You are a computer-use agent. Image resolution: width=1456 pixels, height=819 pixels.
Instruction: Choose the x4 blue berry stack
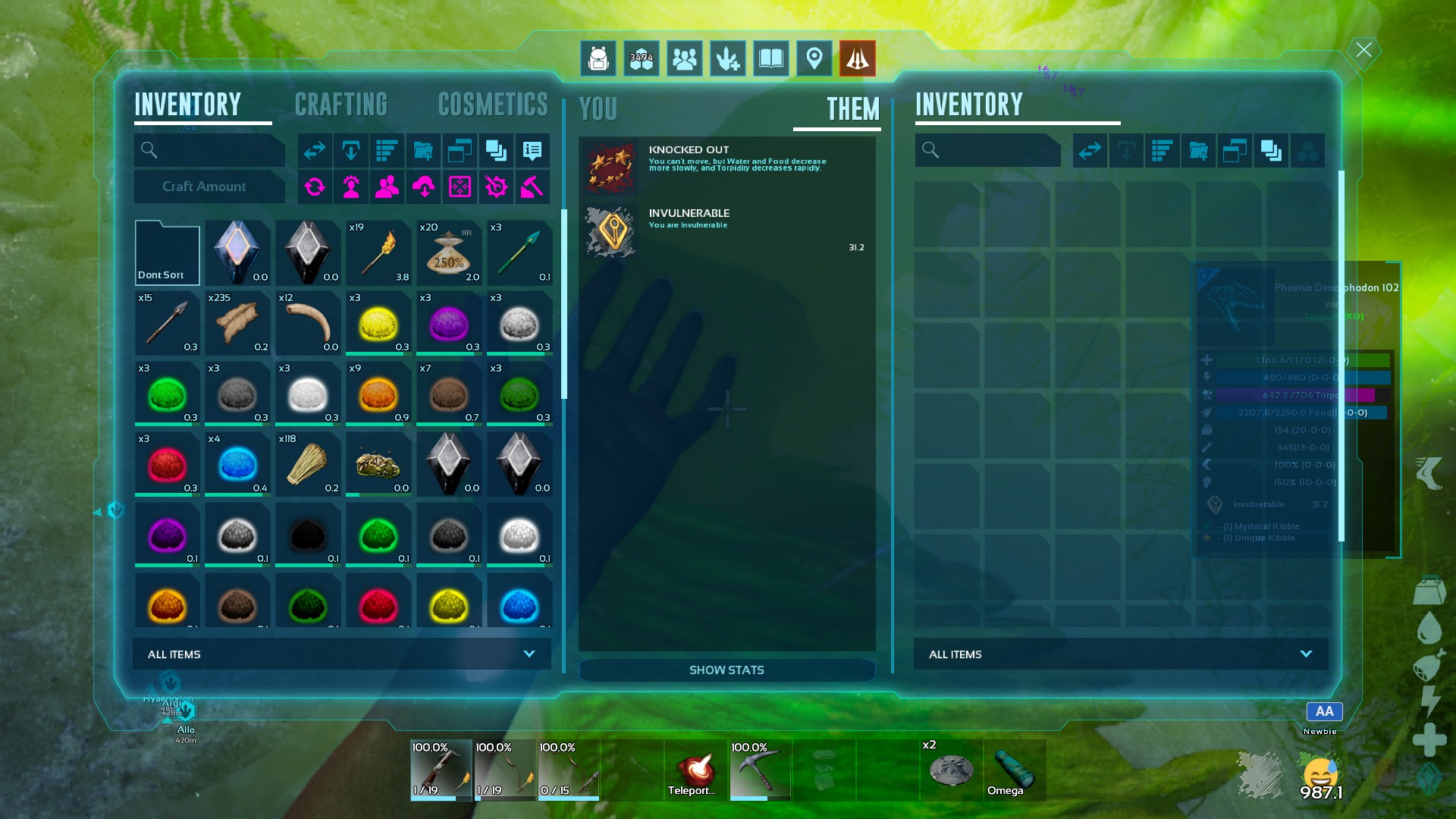pos(237,465)
